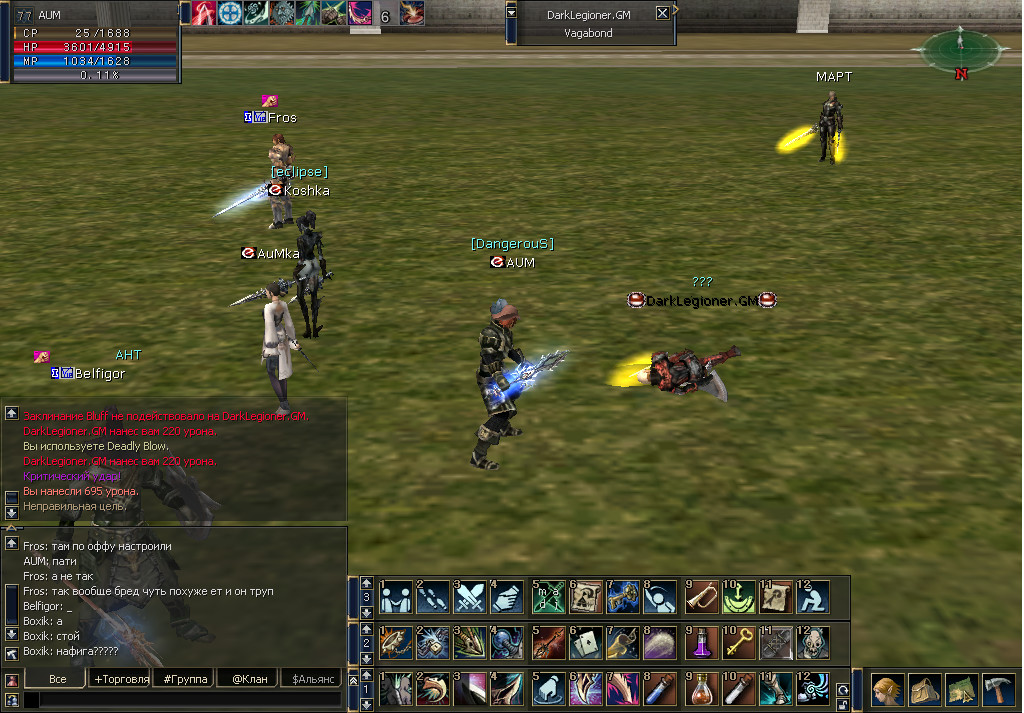The width and height of the screenshot is (1024, 713).
Task: Click the compass minimap radar
Action: point(958,46)
